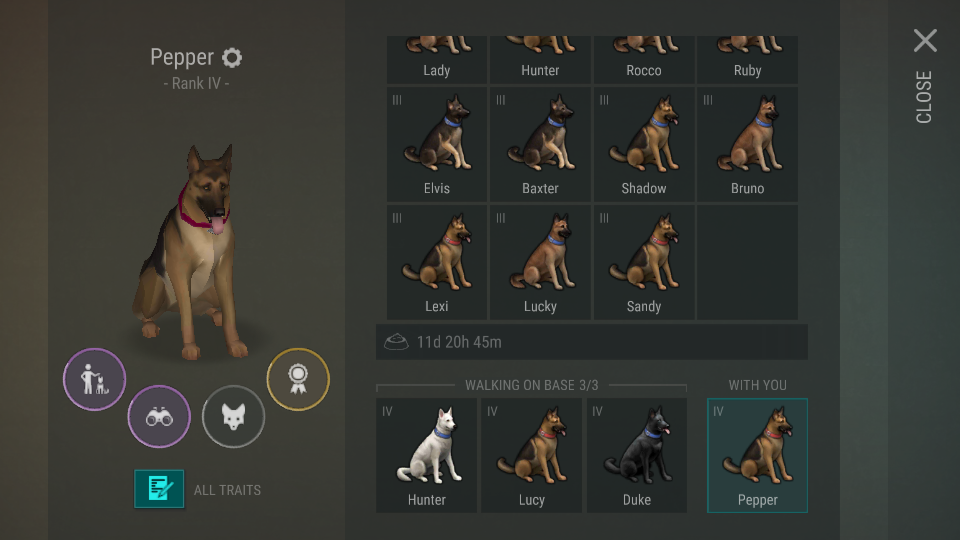Select the binoculars trait icon
The width and height of the screenshot is (960, 540).
(159, 417)
